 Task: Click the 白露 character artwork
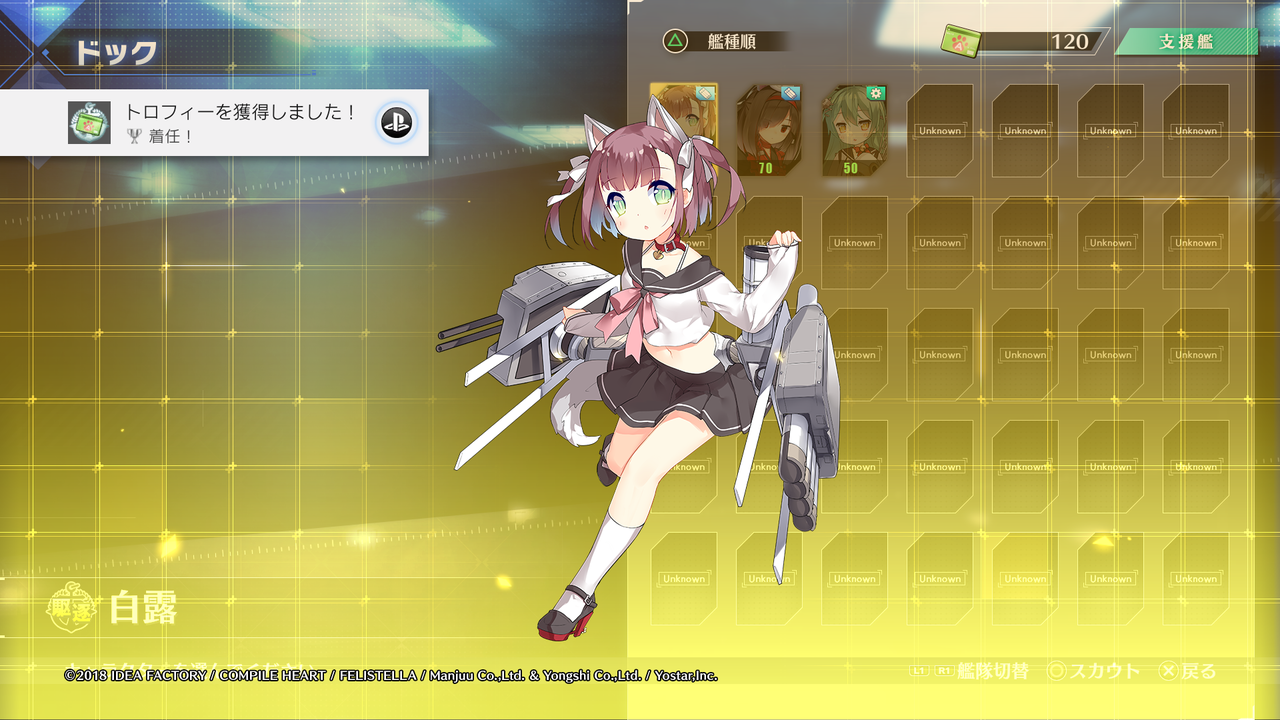click(640, 350)
